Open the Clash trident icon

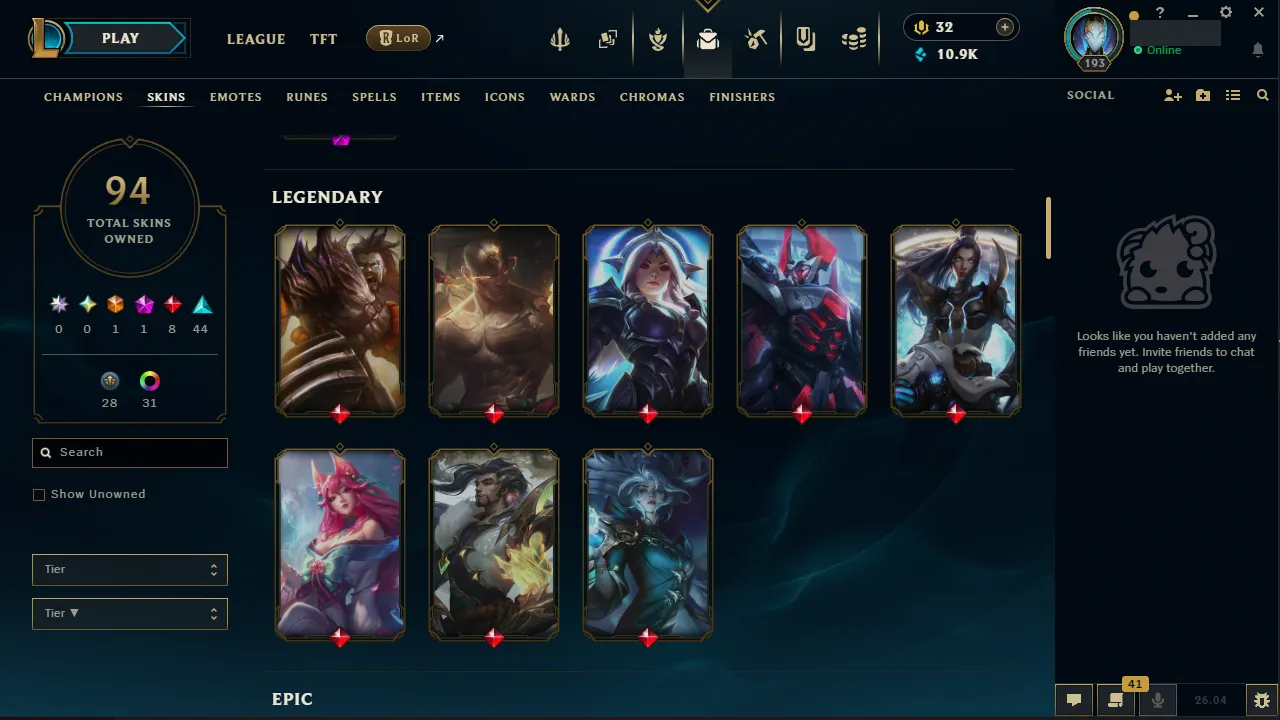click(559, 39)
